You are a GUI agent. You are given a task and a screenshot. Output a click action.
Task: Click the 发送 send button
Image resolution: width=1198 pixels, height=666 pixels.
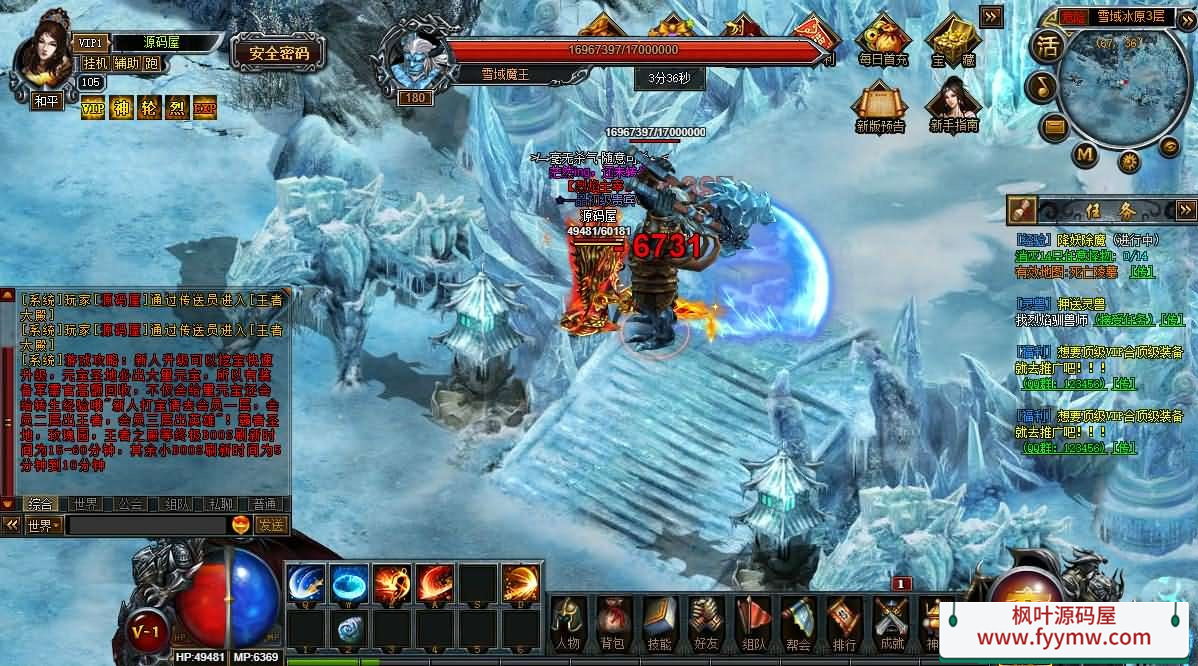tap(270, 524)
